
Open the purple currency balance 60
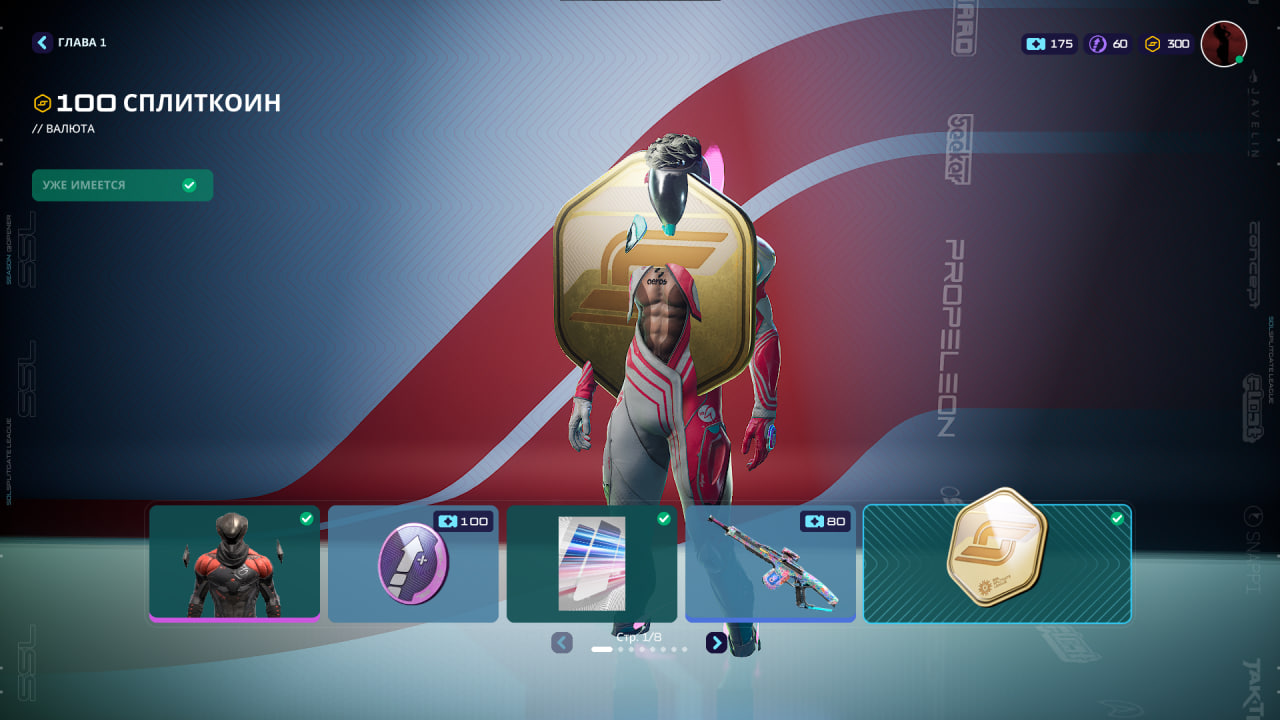(x=1109, y=44)
